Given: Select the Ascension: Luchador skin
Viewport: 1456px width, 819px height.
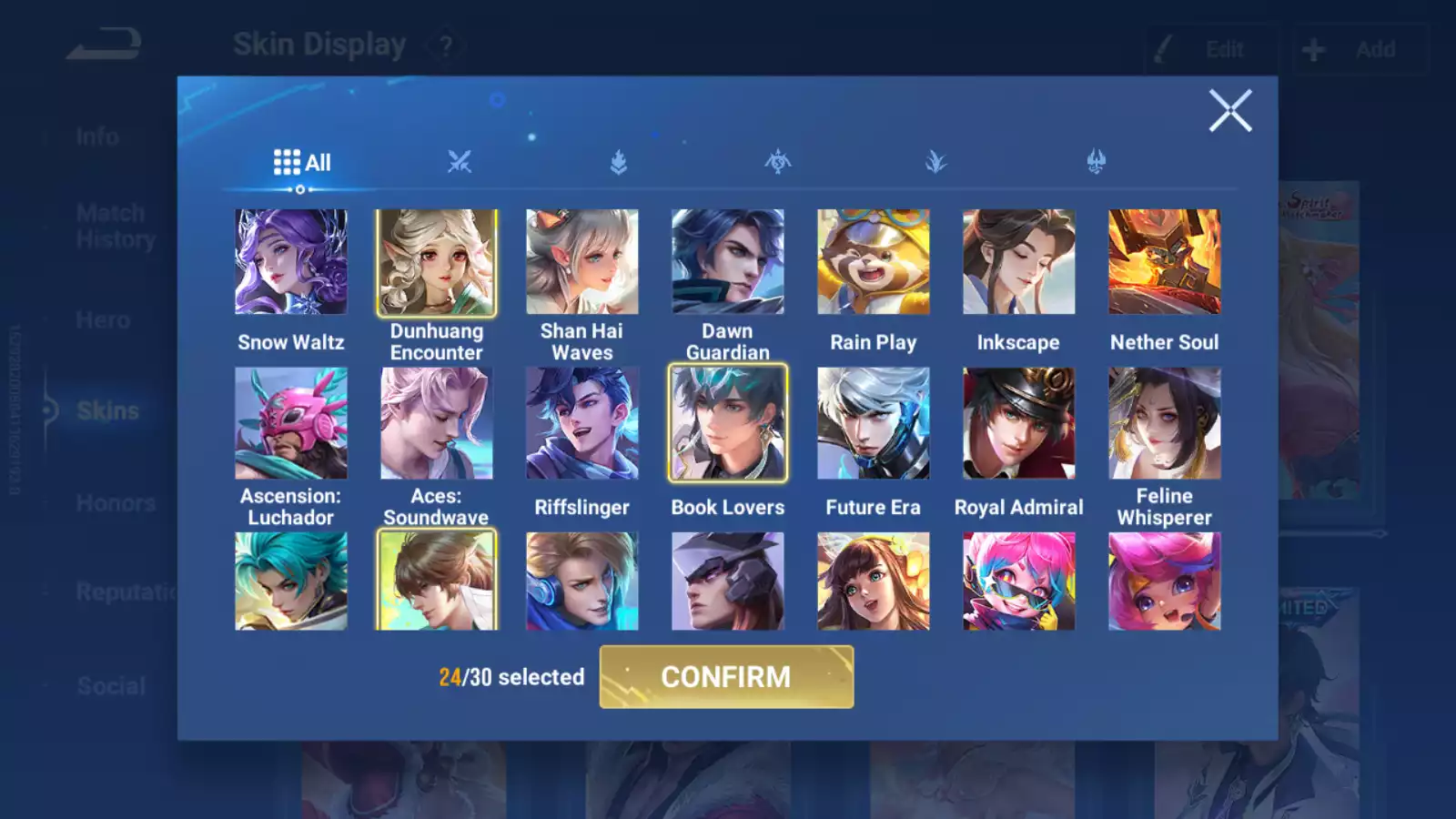Looking at the screenshot, I should [x=291, y=423].
